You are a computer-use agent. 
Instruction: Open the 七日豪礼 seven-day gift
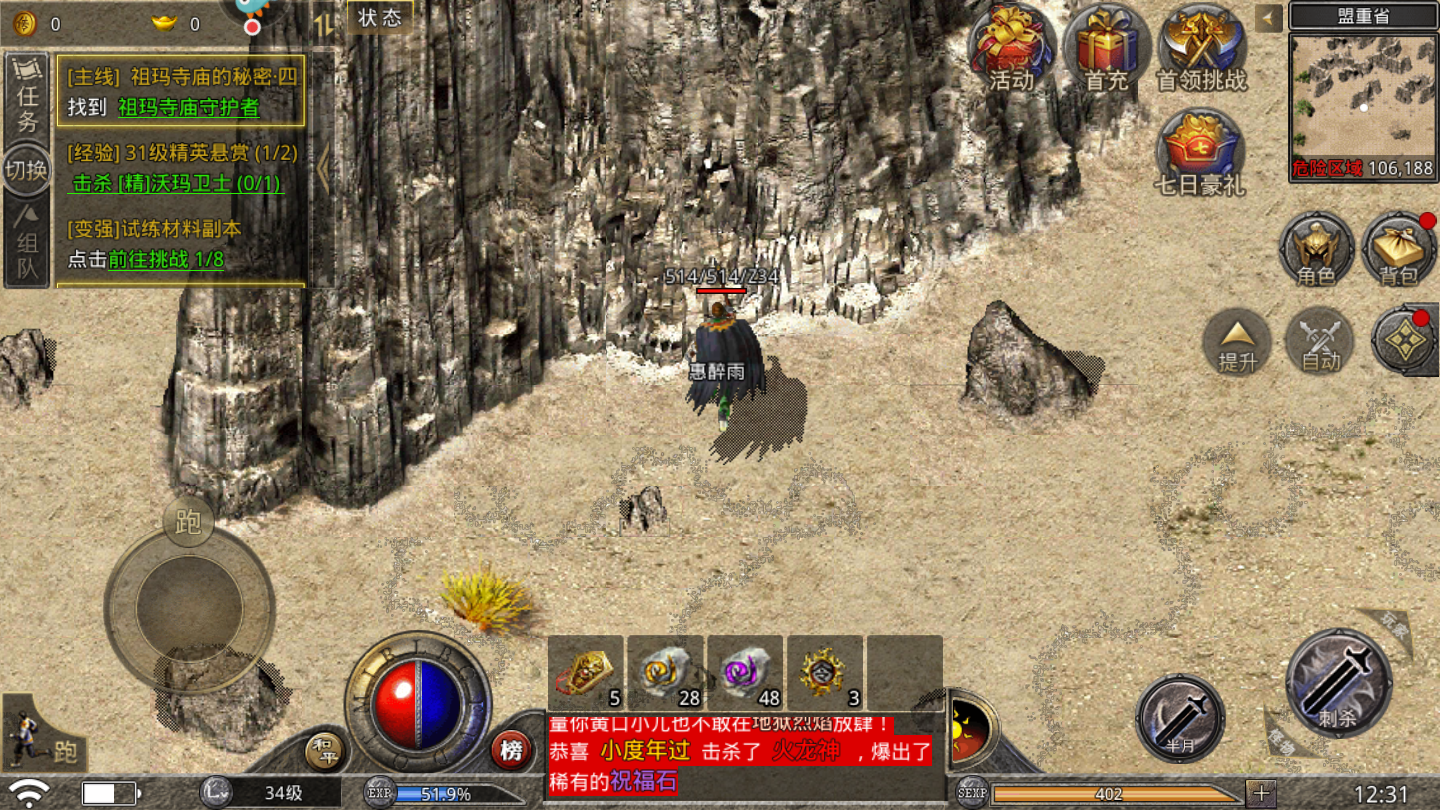(1200, 152)
